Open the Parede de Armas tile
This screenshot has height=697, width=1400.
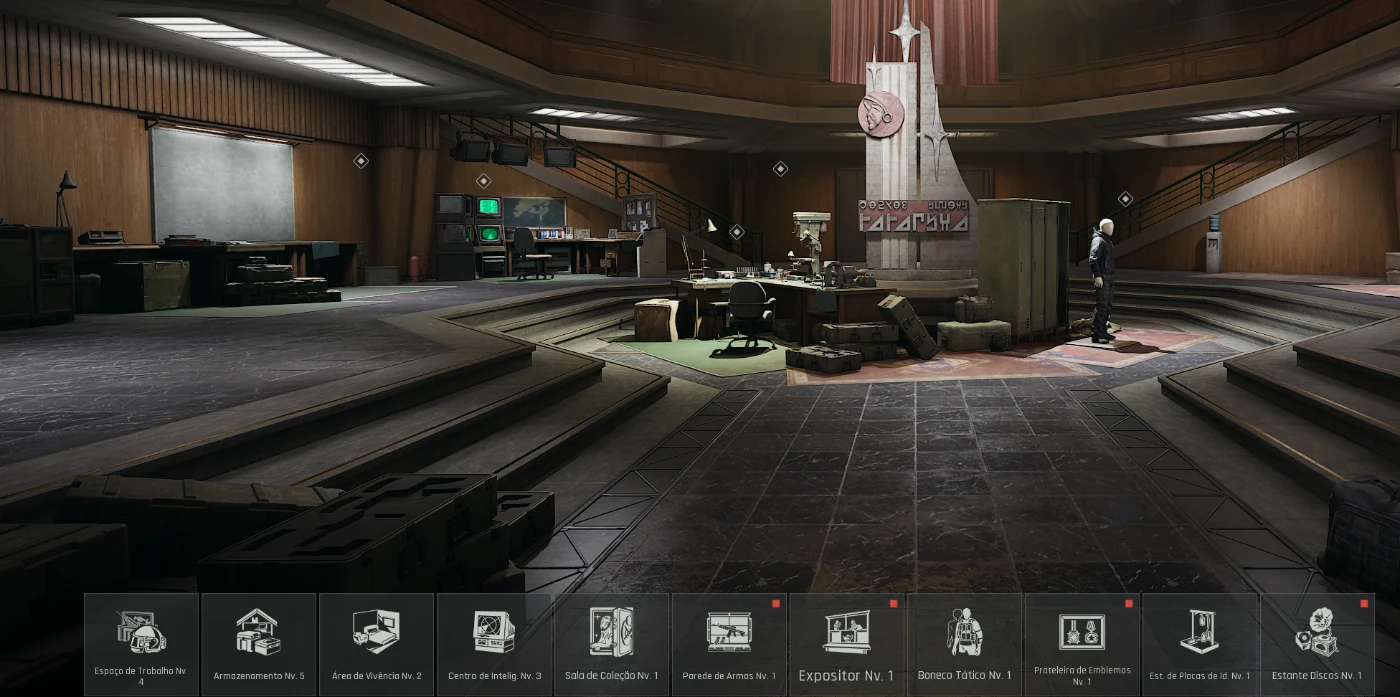(x=729, y=643)
